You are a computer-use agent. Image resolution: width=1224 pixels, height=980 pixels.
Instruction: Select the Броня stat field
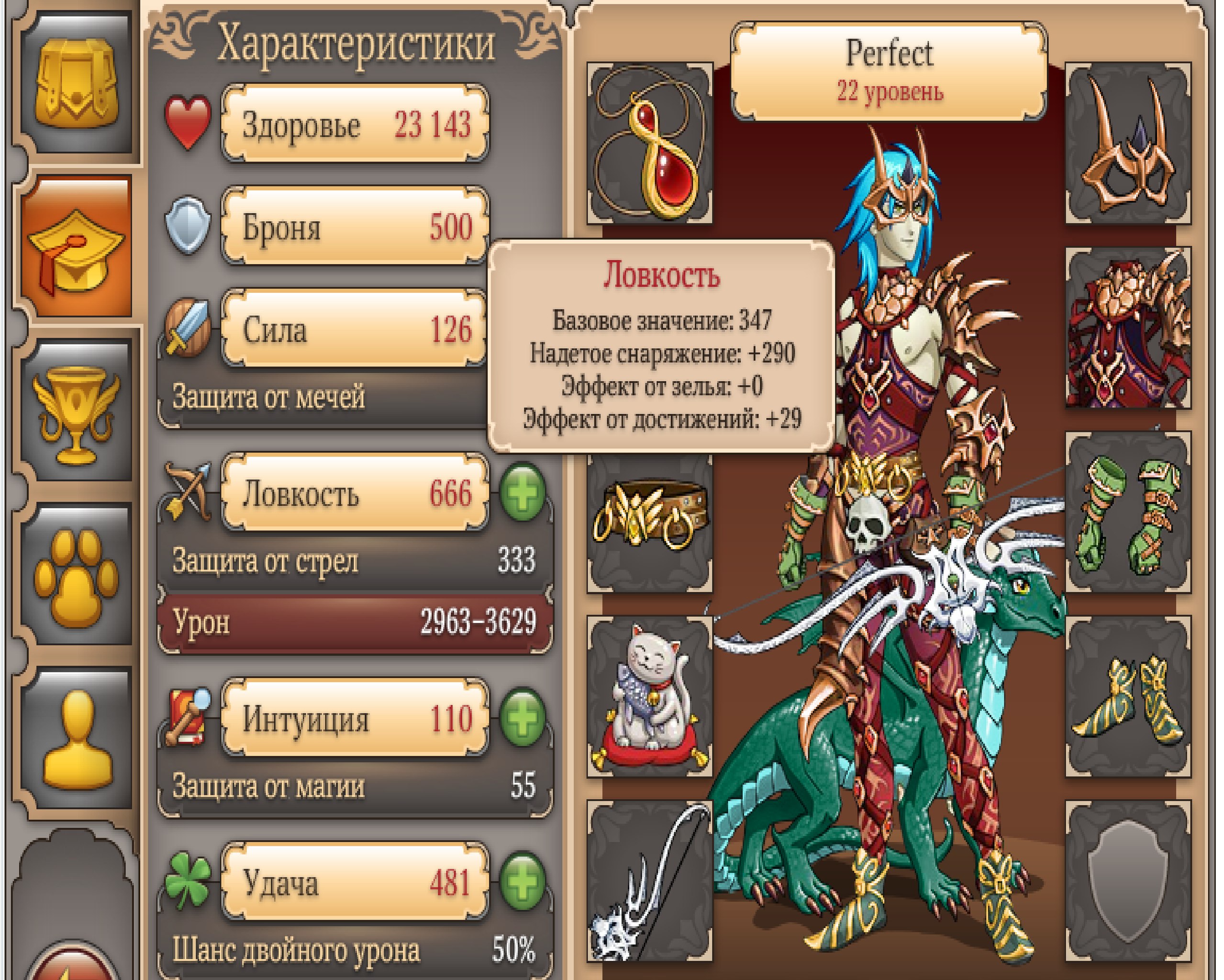[x=356, y=226]
